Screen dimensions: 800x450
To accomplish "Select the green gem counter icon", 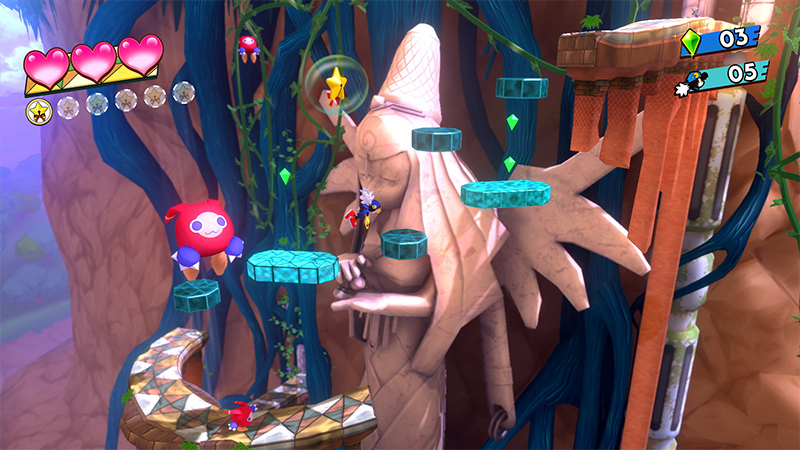I will [691, 41].
